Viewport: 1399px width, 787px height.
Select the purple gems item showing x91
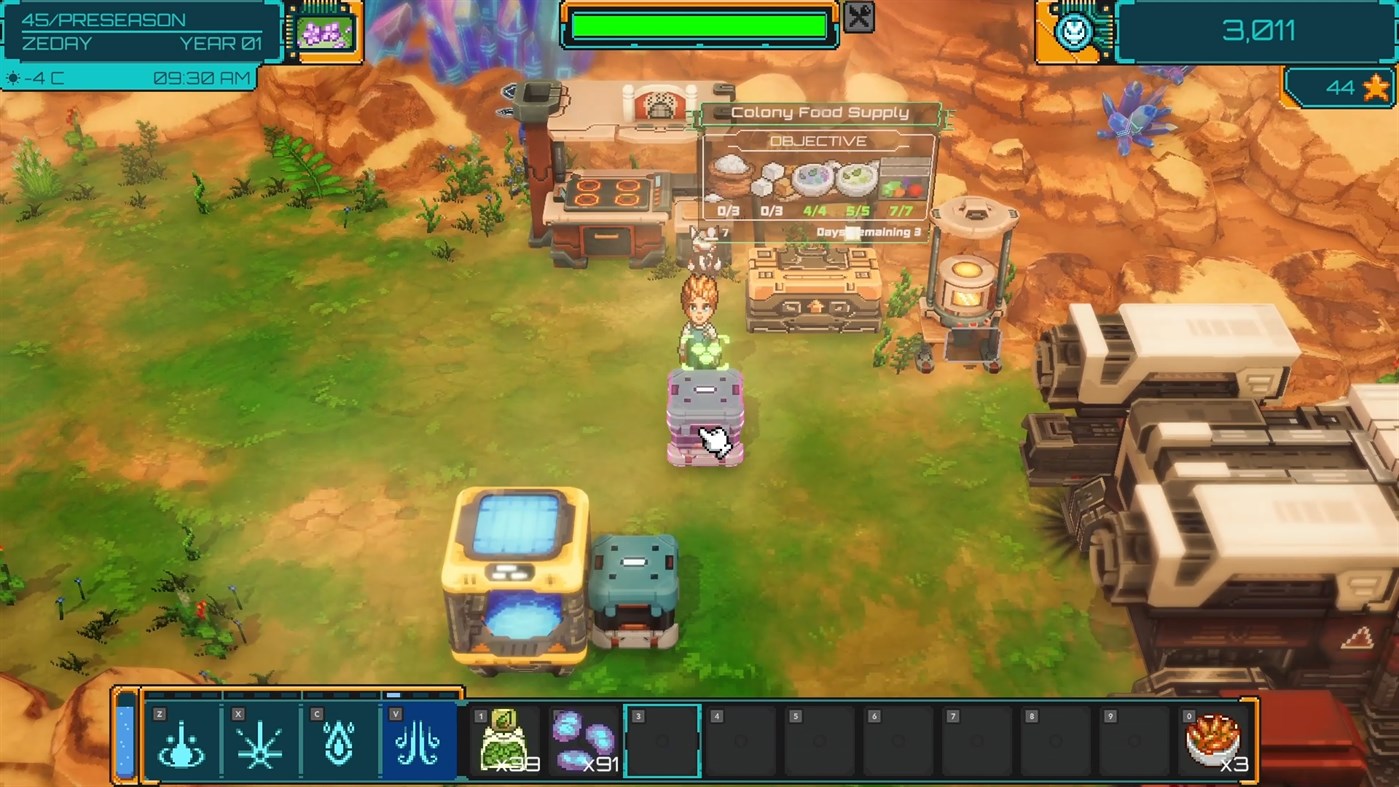(x=583, y=739)
